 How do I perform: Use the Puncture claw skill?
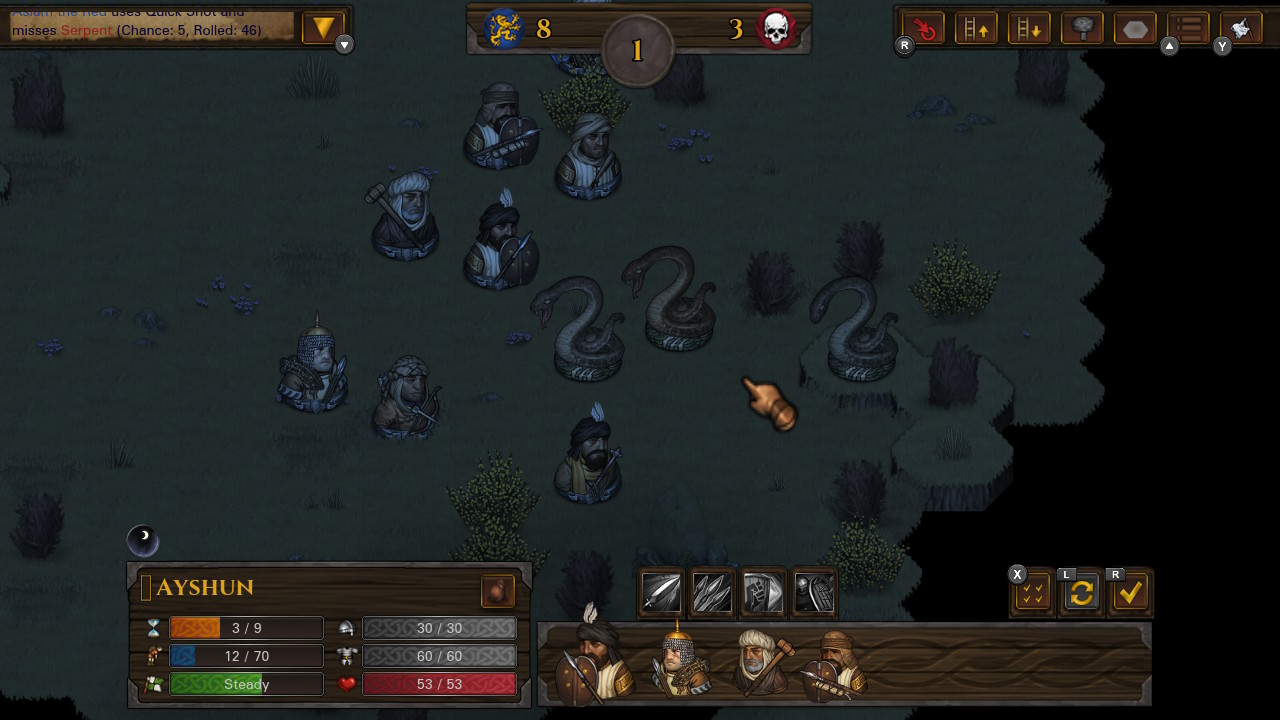(x=712, y=593)
